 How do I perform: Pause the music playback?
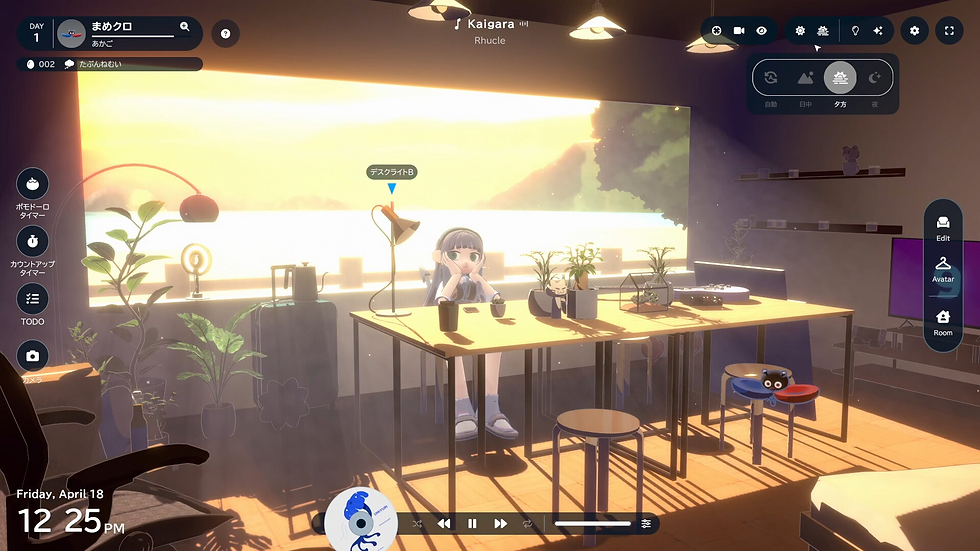(x=472, y=523)
